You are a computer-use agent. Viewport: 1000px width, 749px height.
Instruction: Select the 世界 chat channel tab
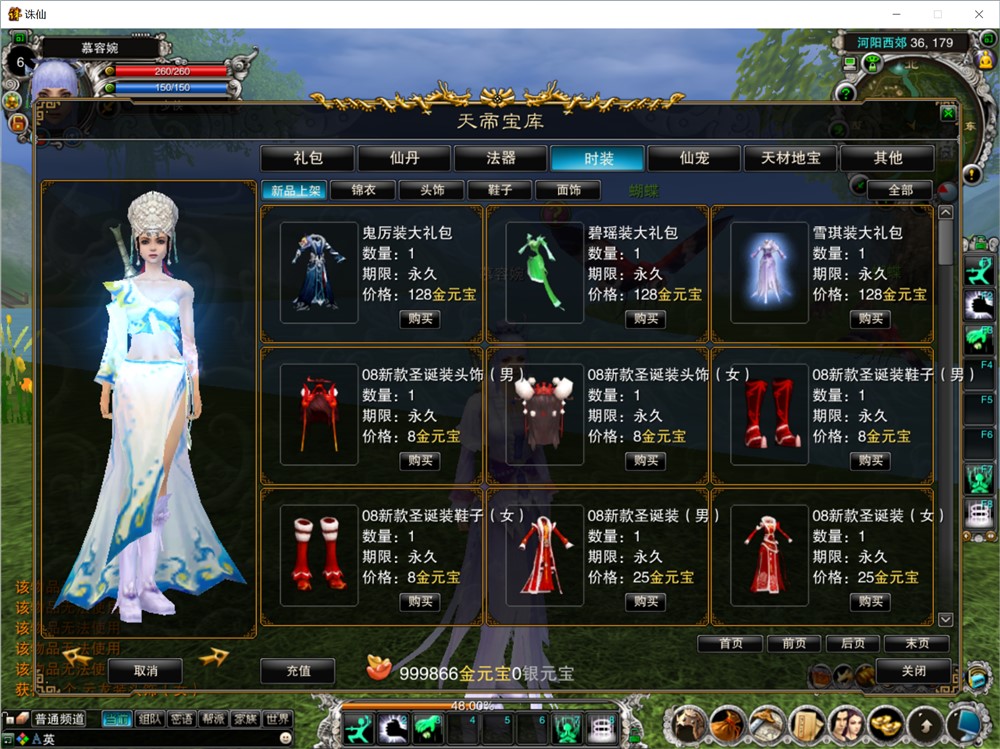pyautogui.click(x=277, y=719)
